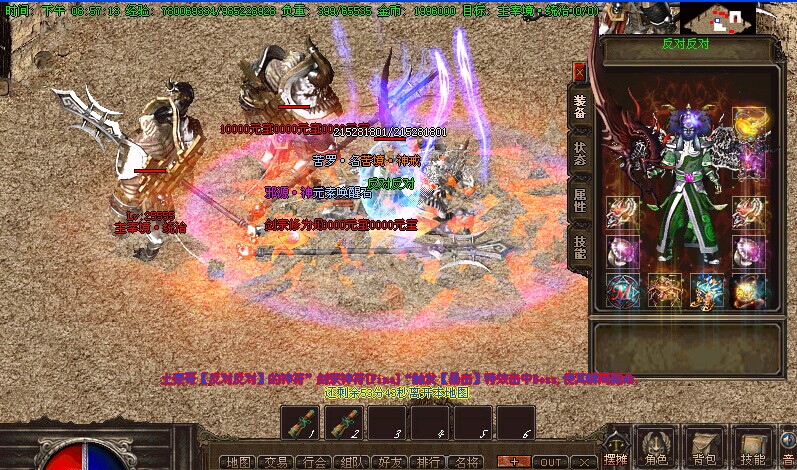Show the 好友 friends list

tap(389, 462)
